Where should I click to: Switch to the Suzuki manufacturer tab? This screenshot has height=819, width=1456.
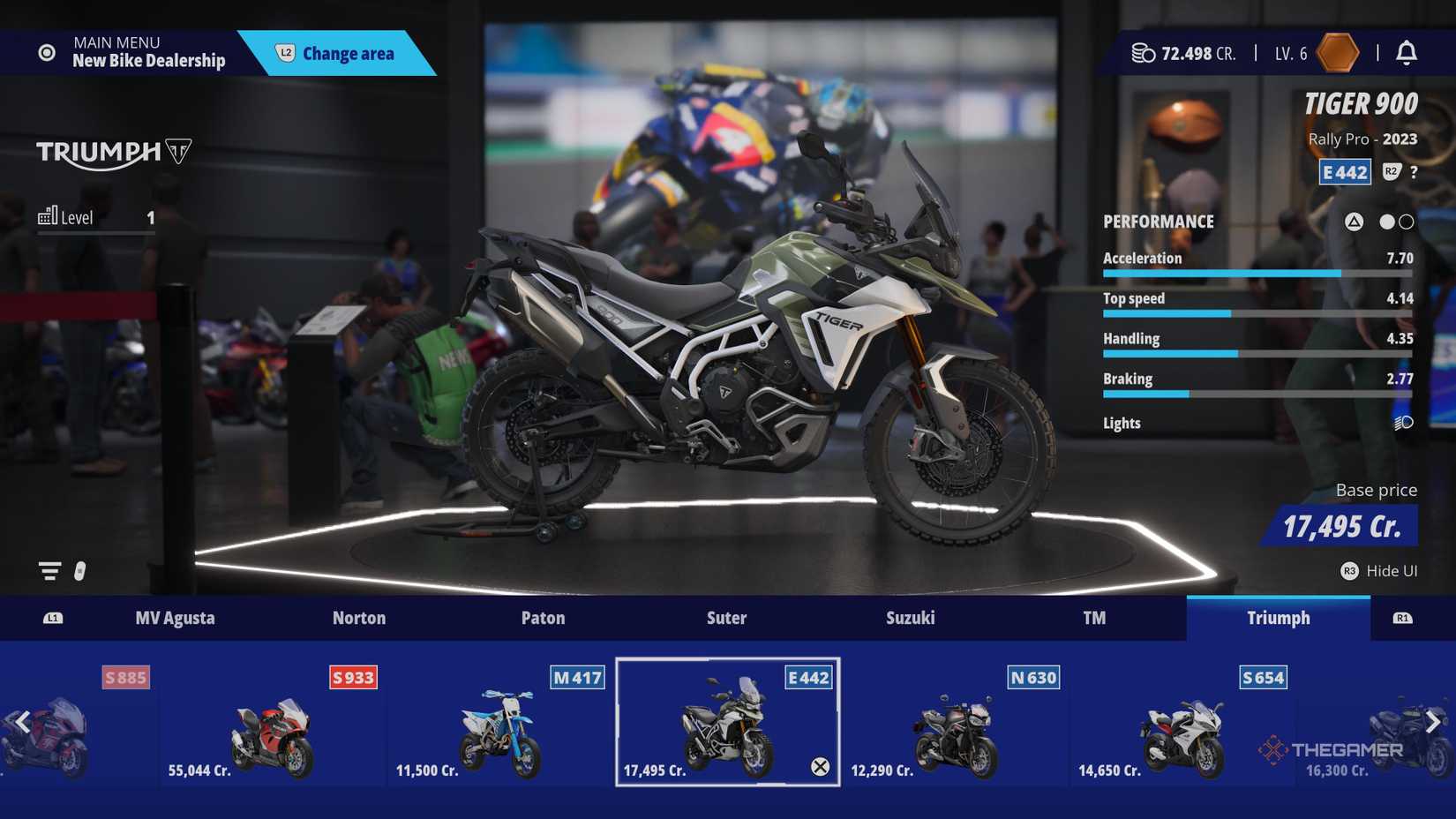coord(910,618)
